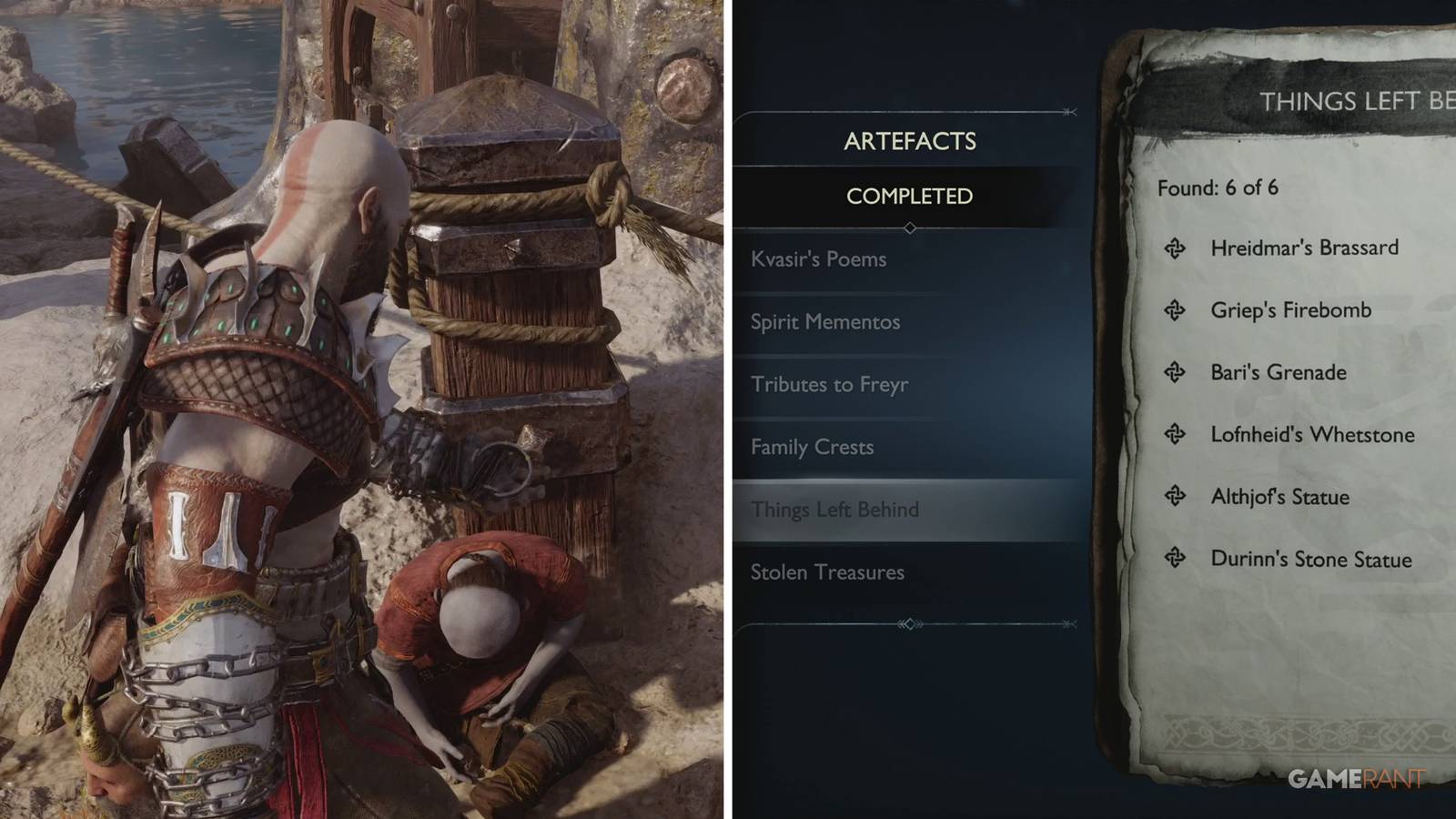The height and width of the screenshot is (819, 1456).
Task: Toggle the COMPLETED filter banner
Action: tap(910, 195)
